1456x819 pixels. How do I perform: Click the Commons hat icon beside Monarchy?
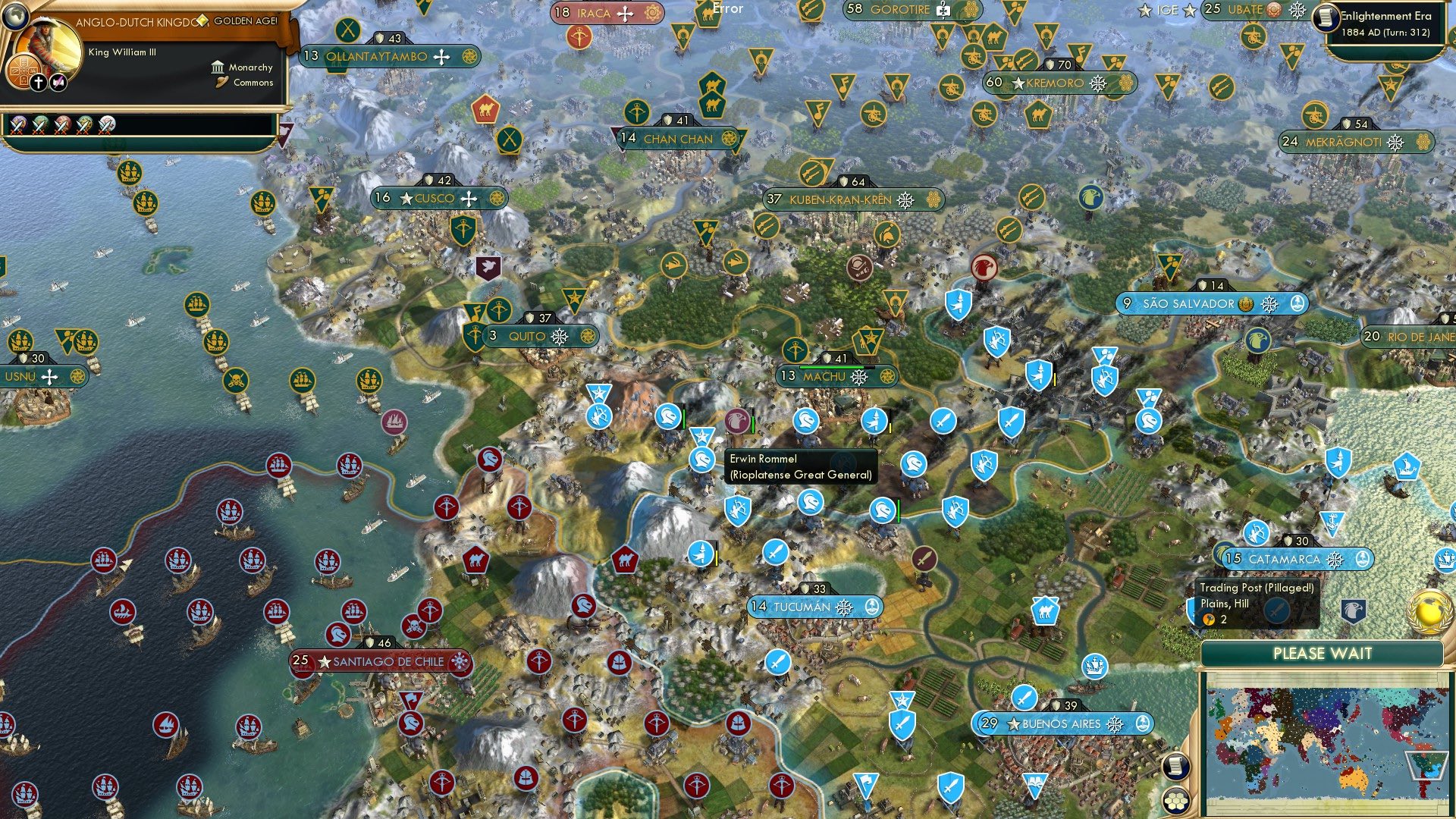tap(221, 82)
